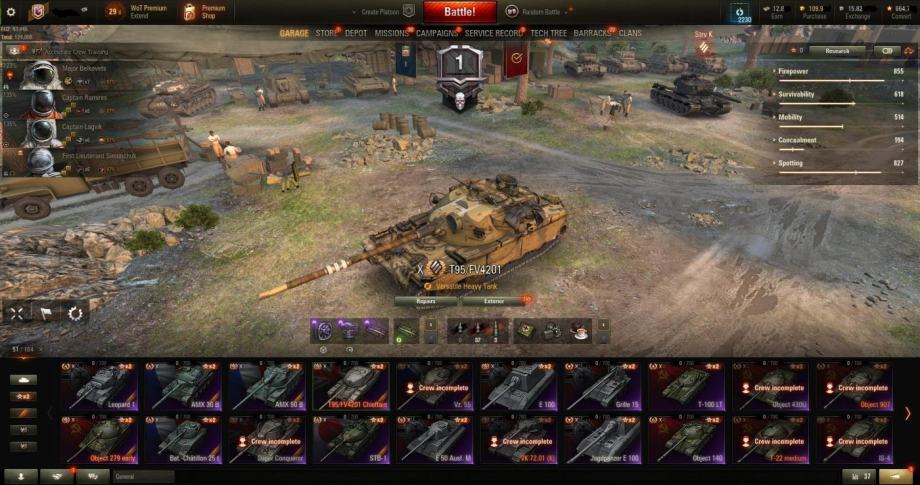
Task: Open the Barracks tab
Action: click(x=593, y=33)
